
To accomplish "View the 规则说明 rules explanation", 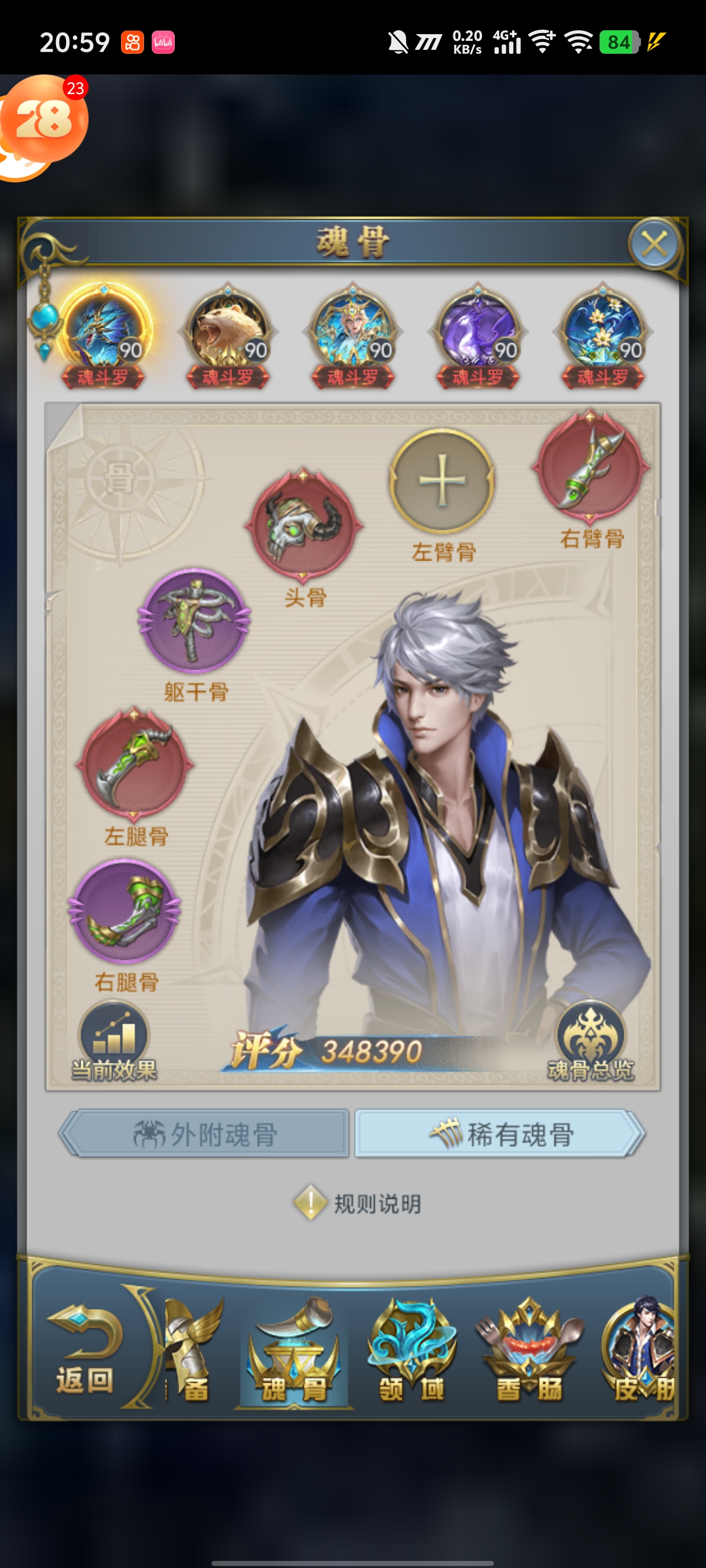I will click(358, 1203).
